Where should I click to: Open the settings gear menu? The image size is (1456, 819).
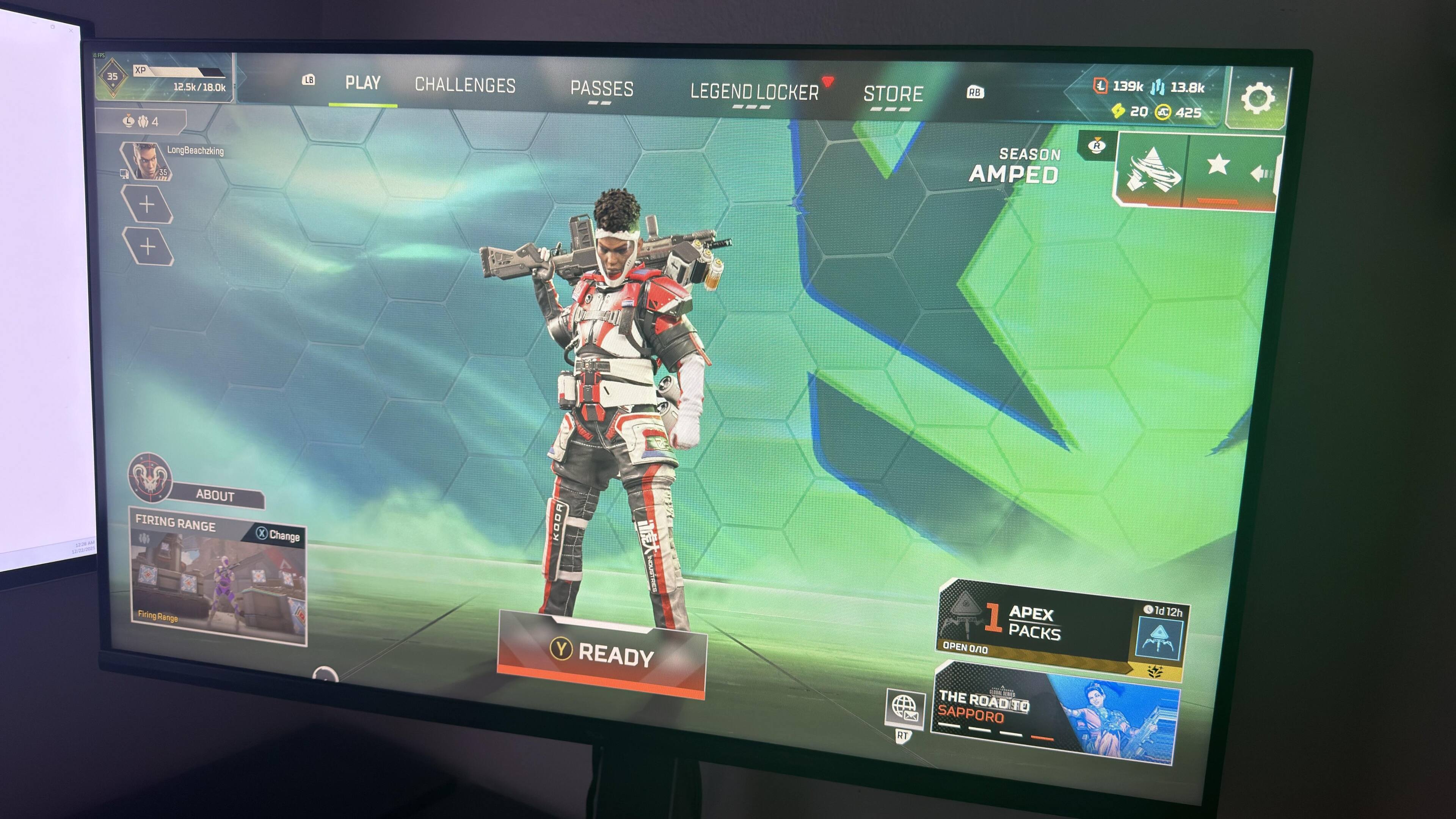click(1257, 98)
